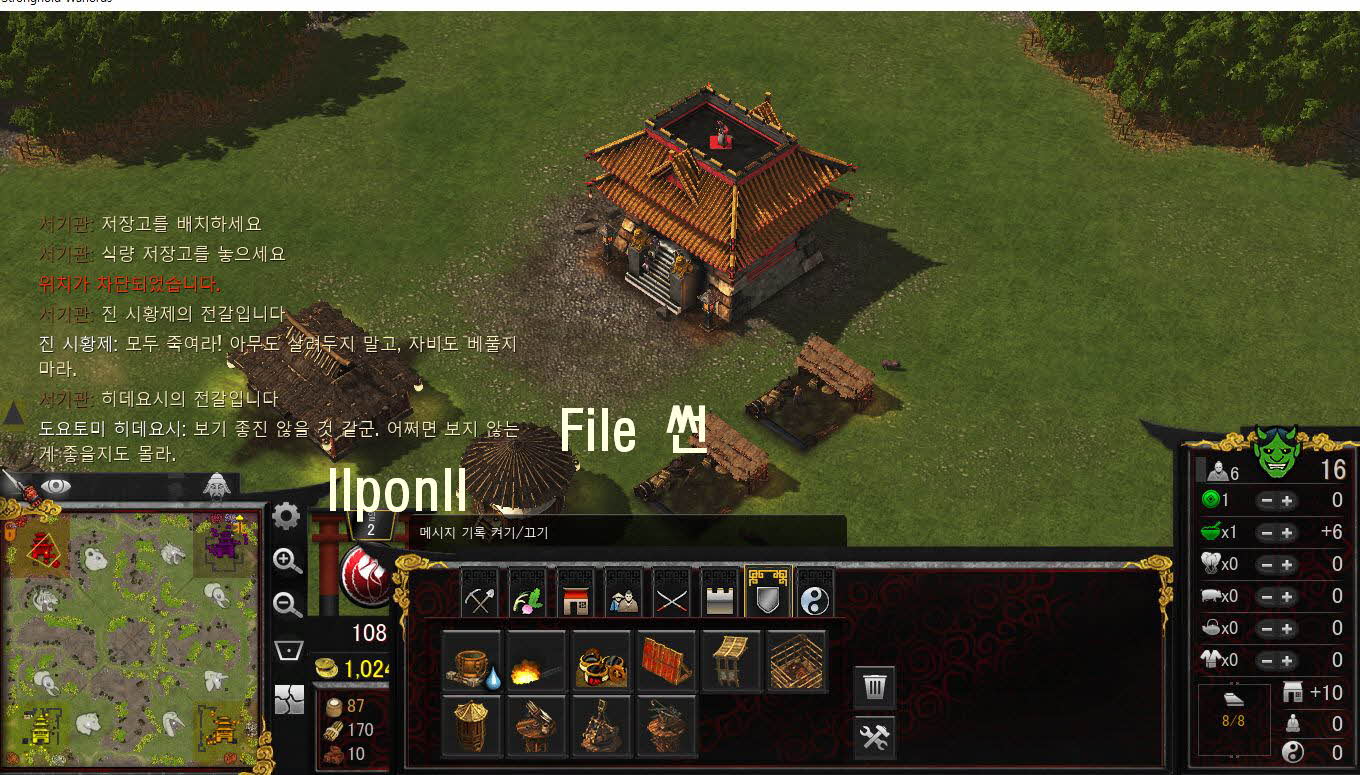Select the wooden cage trap icon
The image size is (1360, 775).
tap(797, 662)
